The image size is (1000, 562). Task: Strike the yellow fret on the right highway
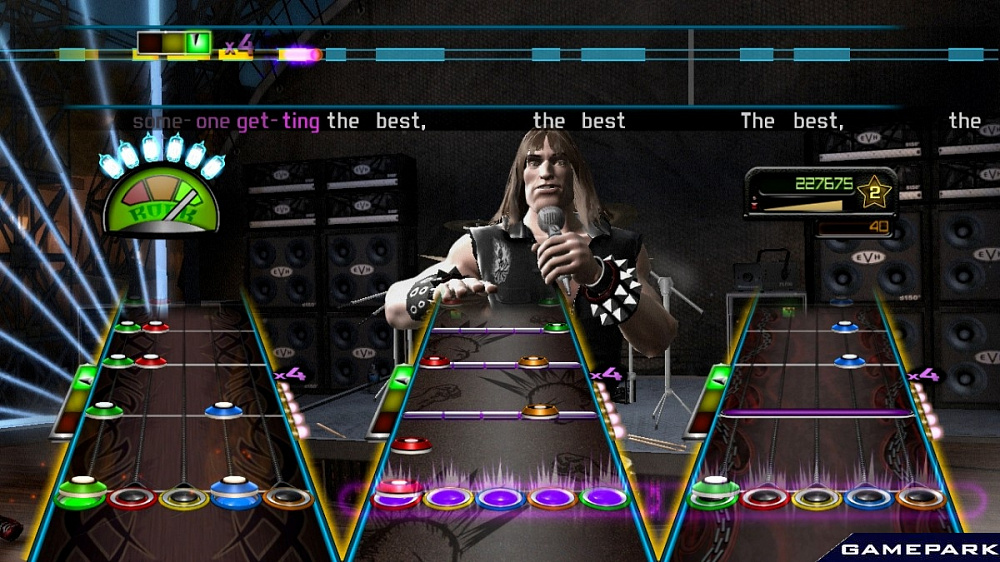point(817,497)
